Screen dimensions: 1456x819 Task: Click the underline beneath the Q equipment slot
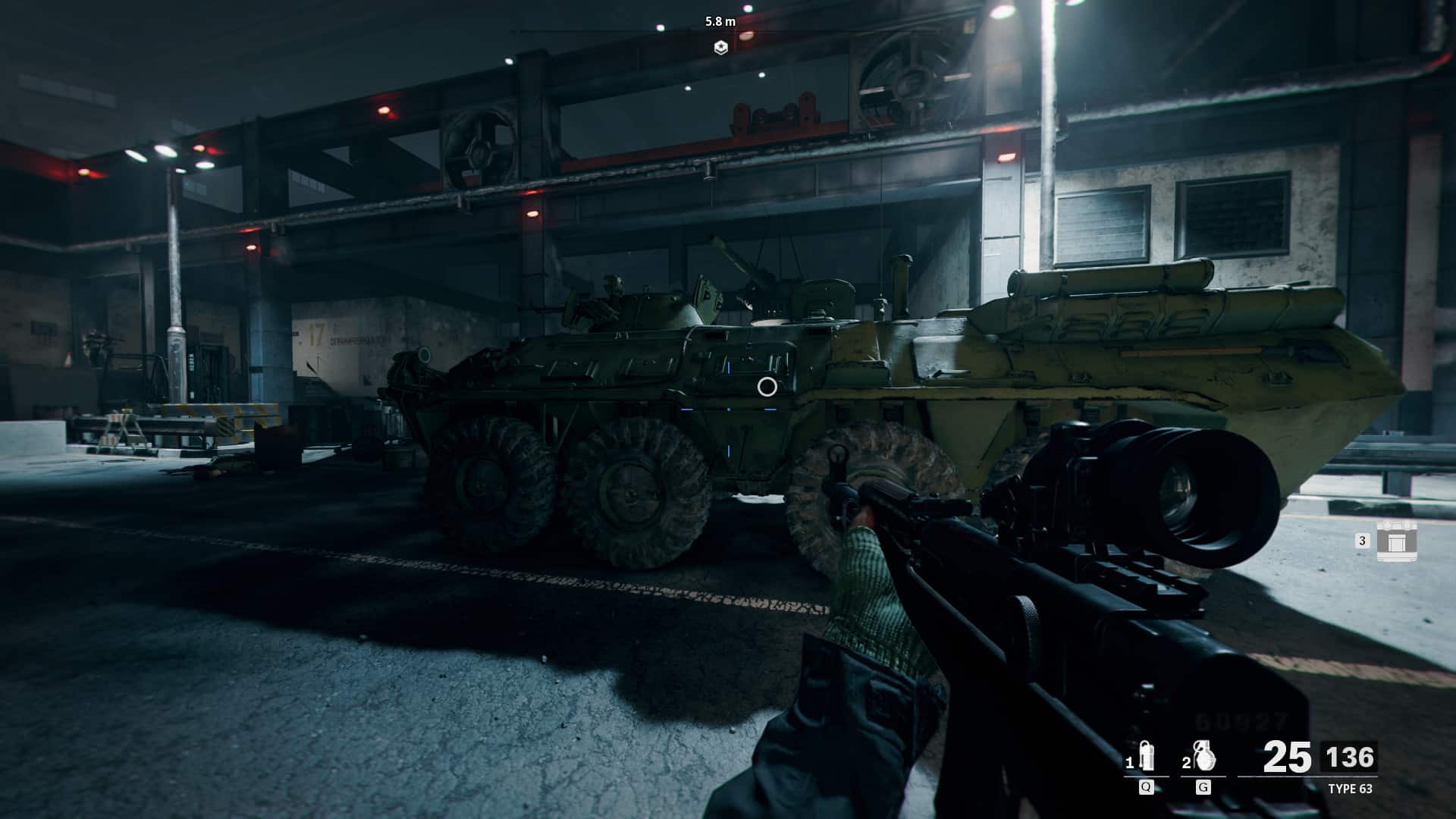(x=1146, y=776)
